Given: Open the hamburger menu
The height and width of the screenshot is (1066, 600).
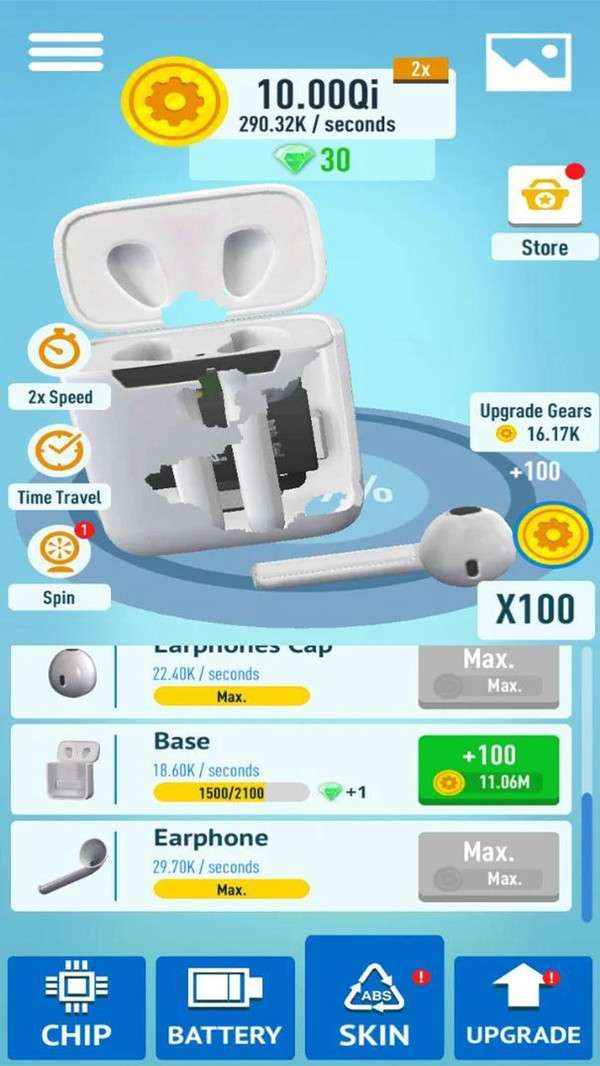Looking at the screenshot, I should pos(66,52).
